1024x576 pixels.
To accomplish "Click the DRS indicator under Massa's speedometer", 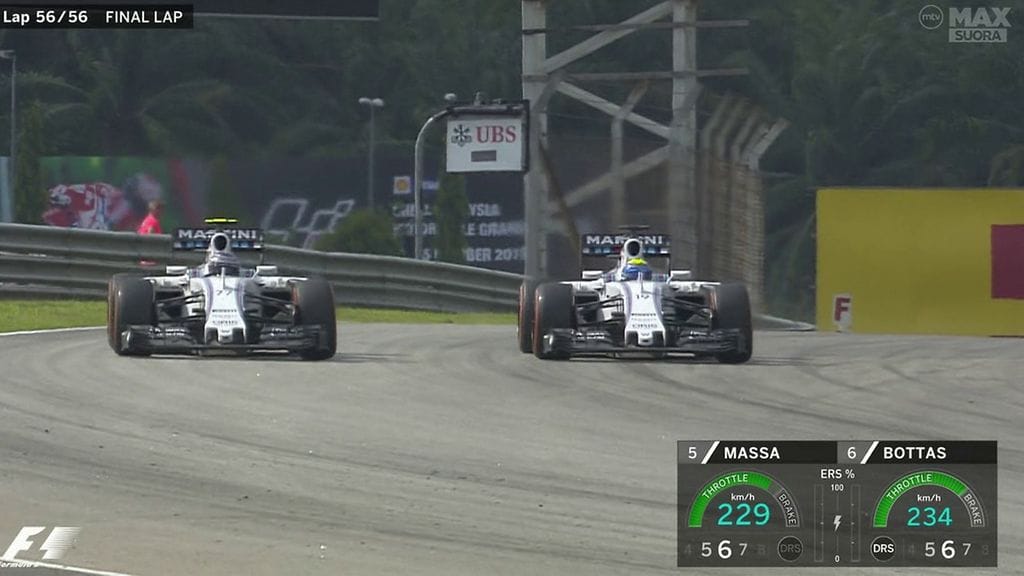I will [x=790, y=549].
